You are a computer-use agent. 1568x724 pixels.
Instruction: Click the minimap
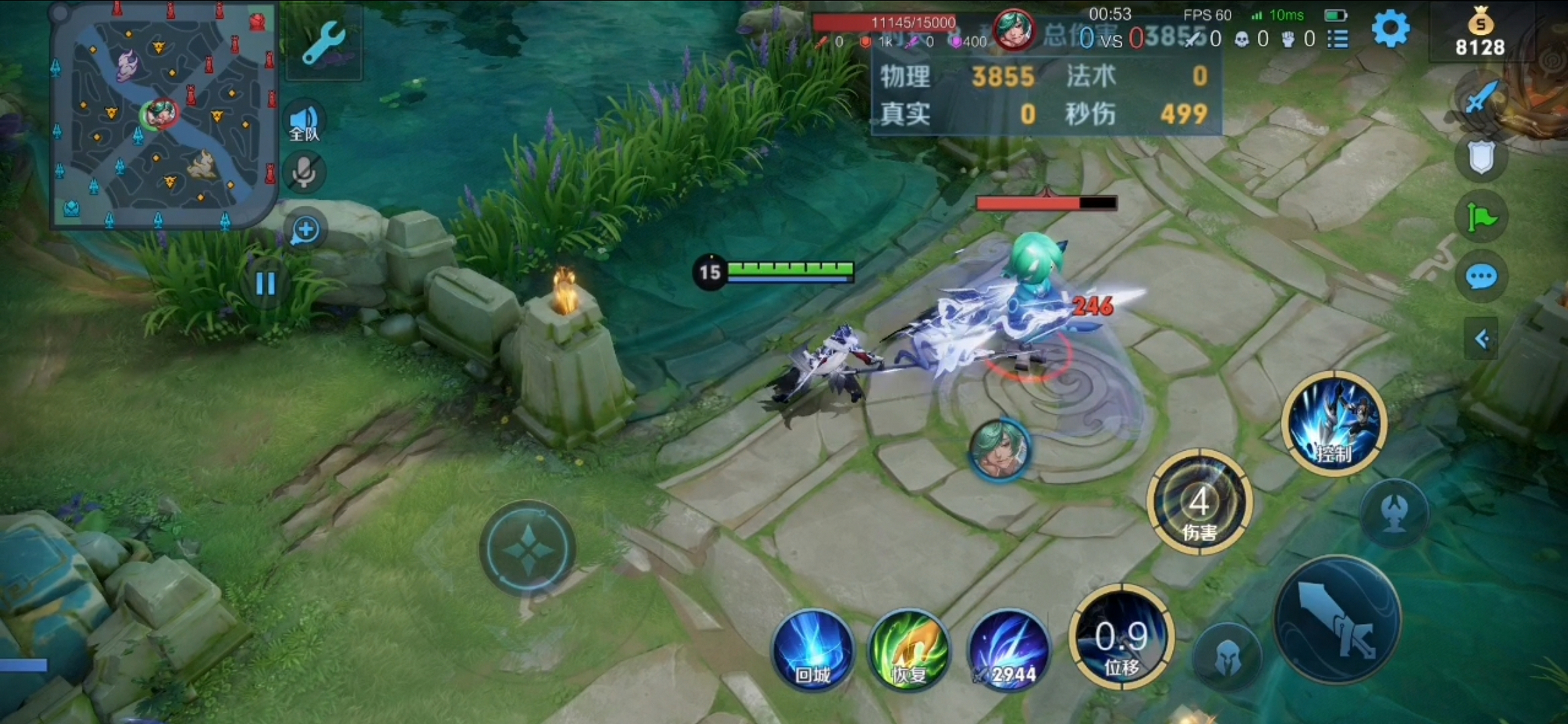pos(163,114)
